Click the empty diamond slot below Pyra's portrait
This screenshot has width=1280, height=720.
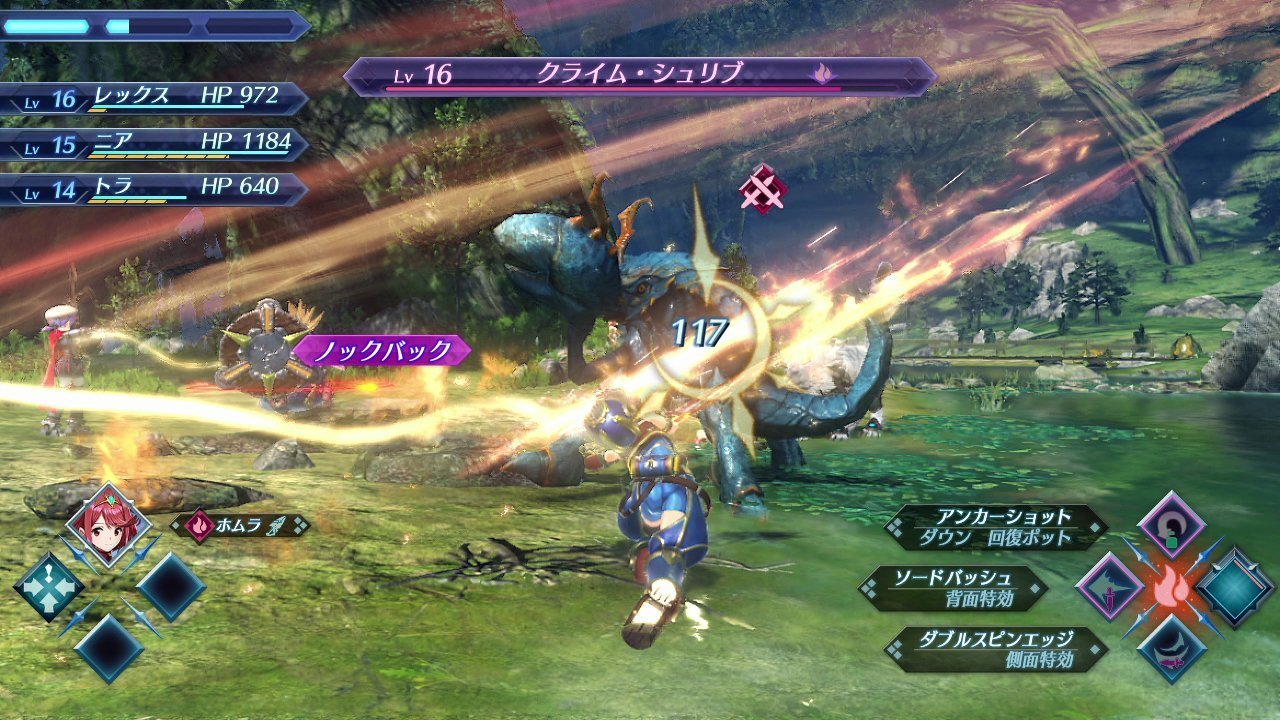pyautogui.click(x=110, y=648)
